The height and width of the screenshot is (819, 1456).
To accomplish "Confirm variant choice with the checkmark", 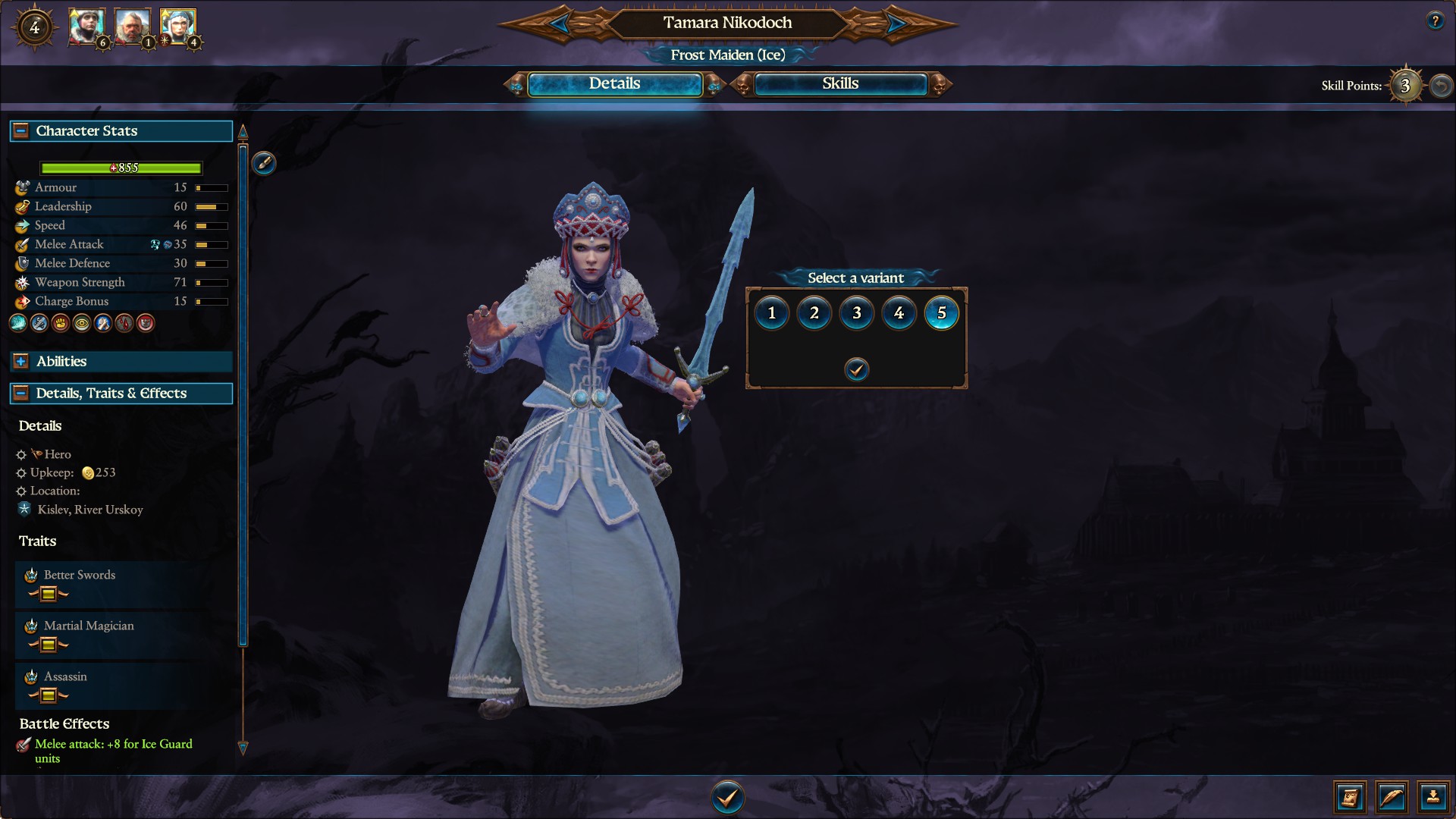I will coord(856,369).
